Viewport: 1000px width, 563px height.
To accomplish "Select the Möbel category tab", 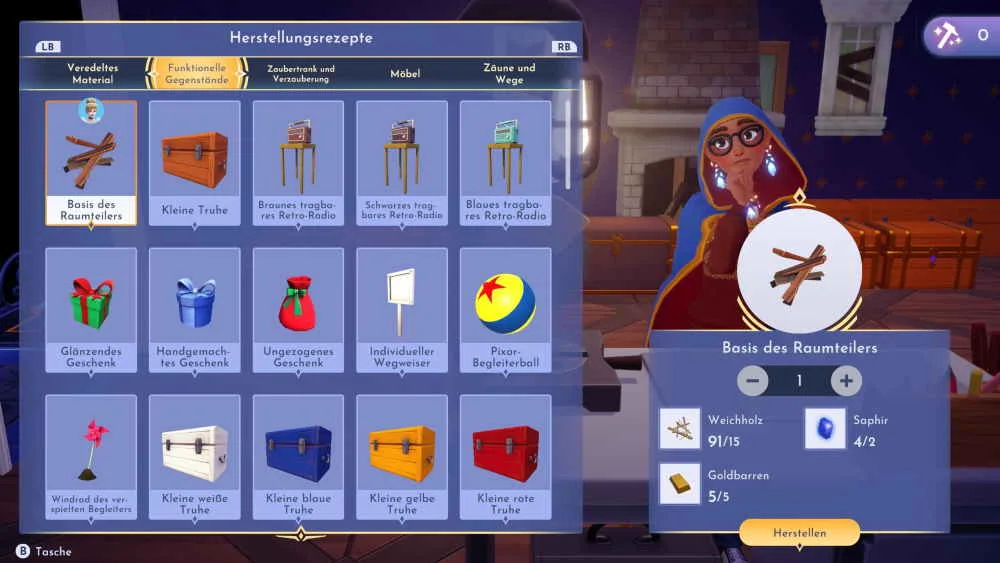I will pos(405,73).
